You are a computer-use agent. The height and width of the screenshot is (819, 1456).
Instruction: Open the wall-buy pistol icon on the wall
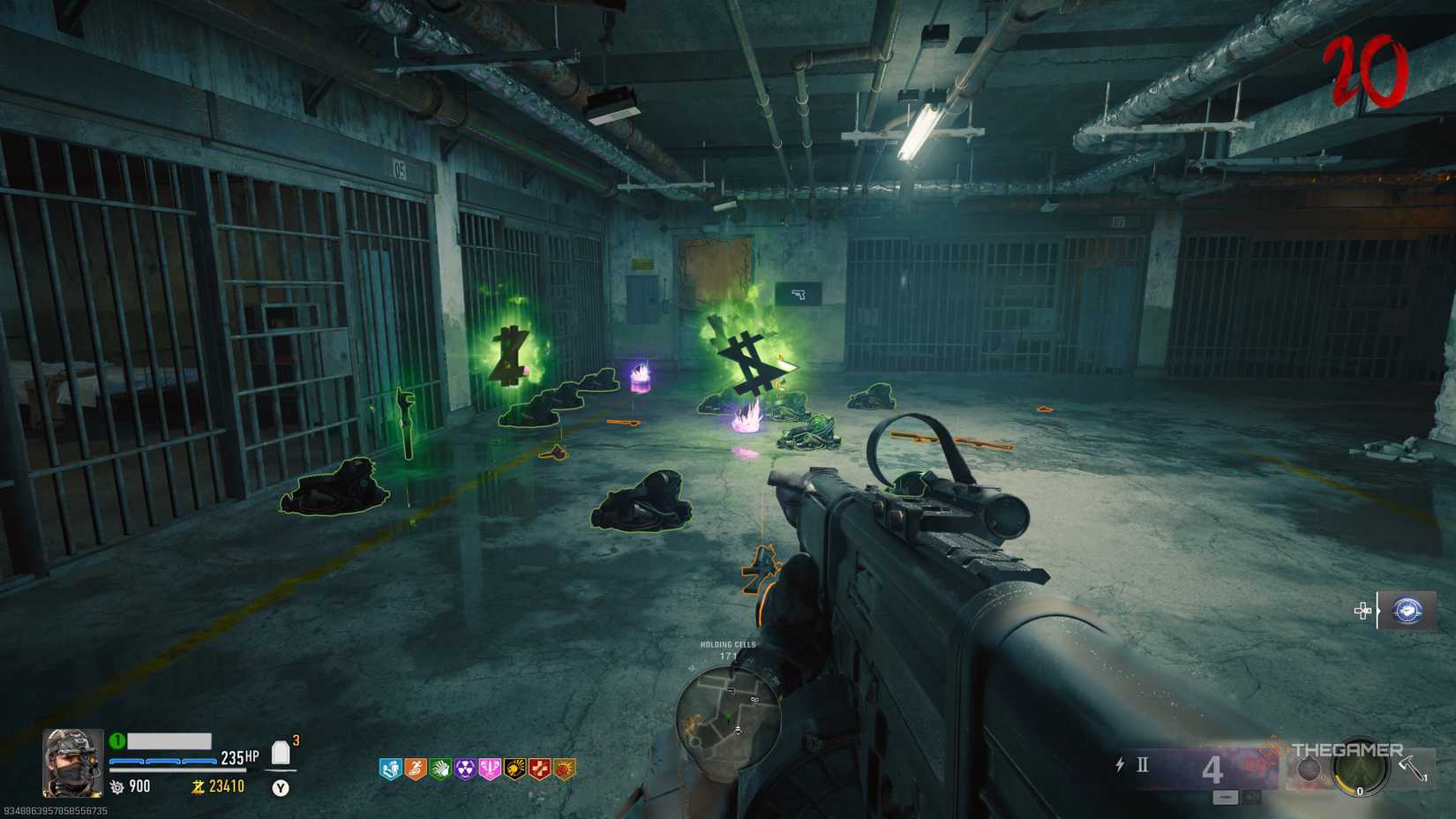[799, 295]
